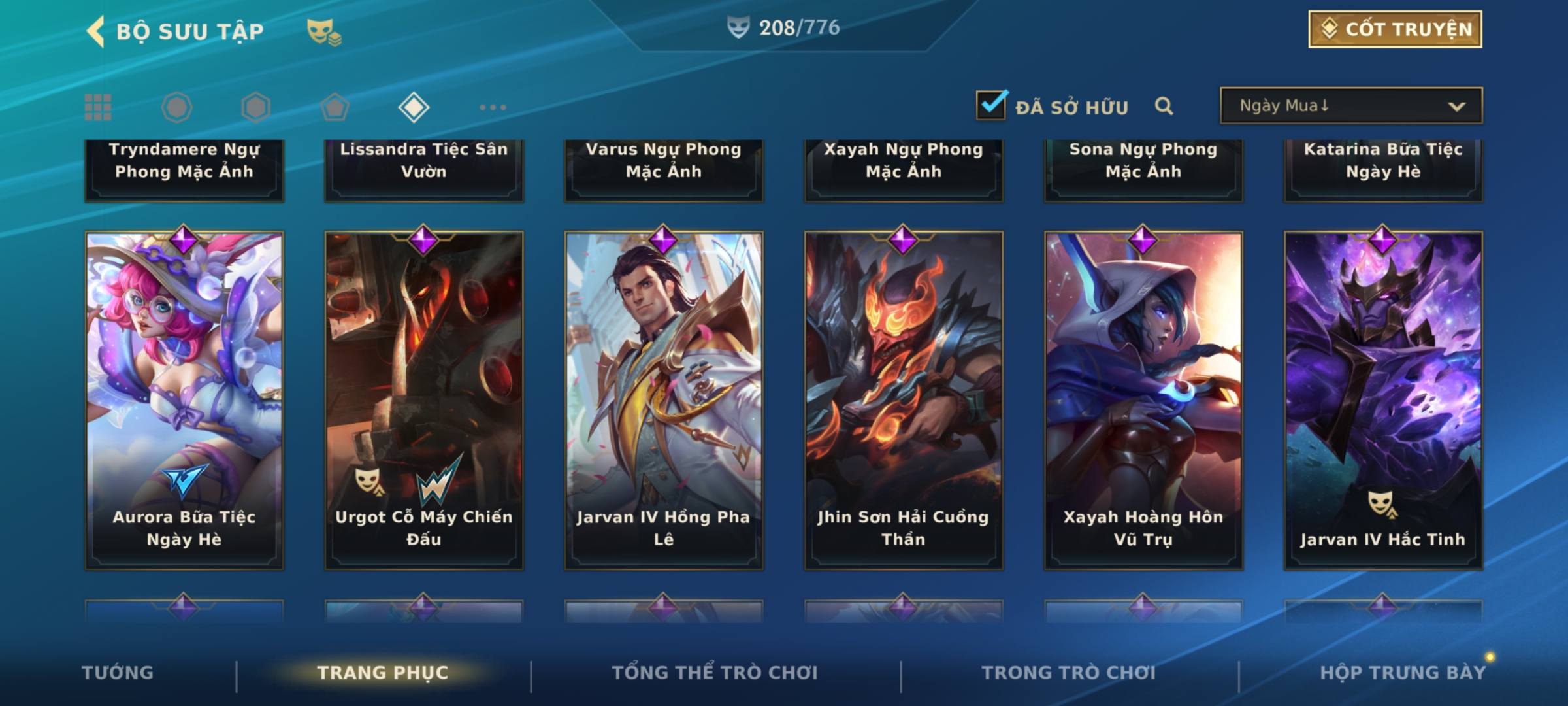1568x706 pixels.
Task: View Xayah Hoàng Hôn Vũ Trụ skin
Action: [1143, 400]
